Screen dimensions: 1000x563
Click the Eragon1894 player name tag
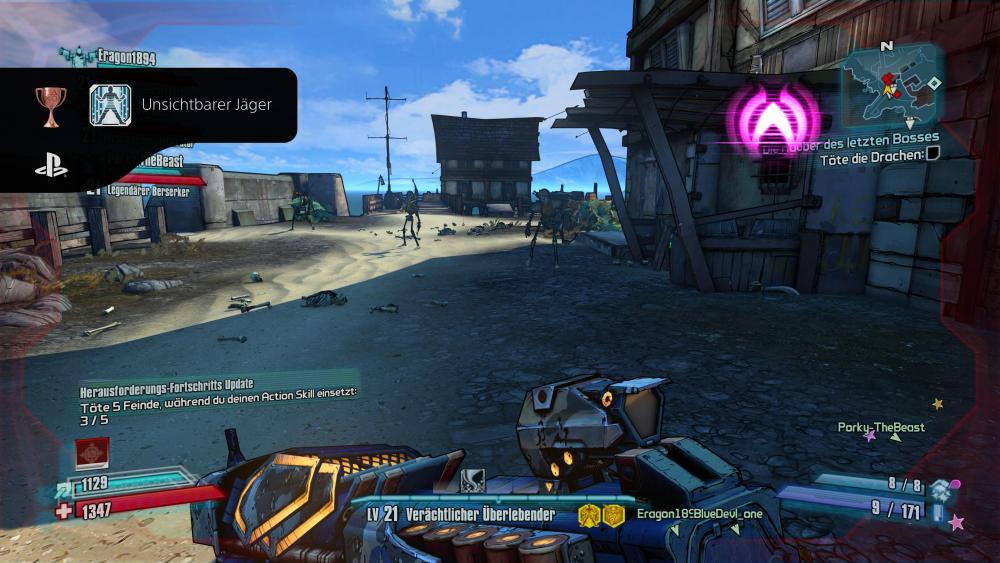pyautogui.click(x=125, y=58)
